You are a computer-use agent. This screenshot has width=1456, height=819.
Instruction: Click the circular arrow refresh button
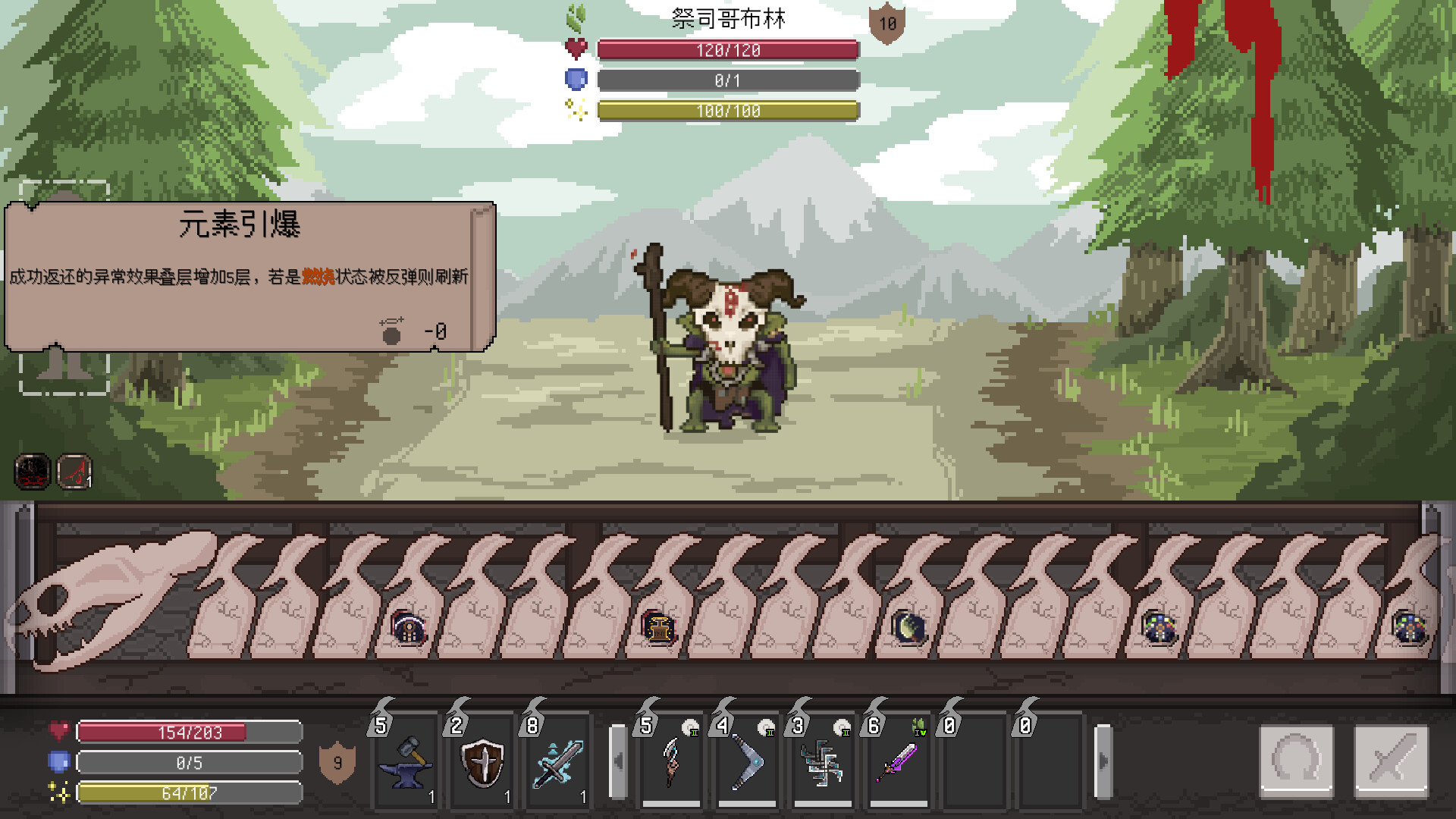click(1297, 760)
